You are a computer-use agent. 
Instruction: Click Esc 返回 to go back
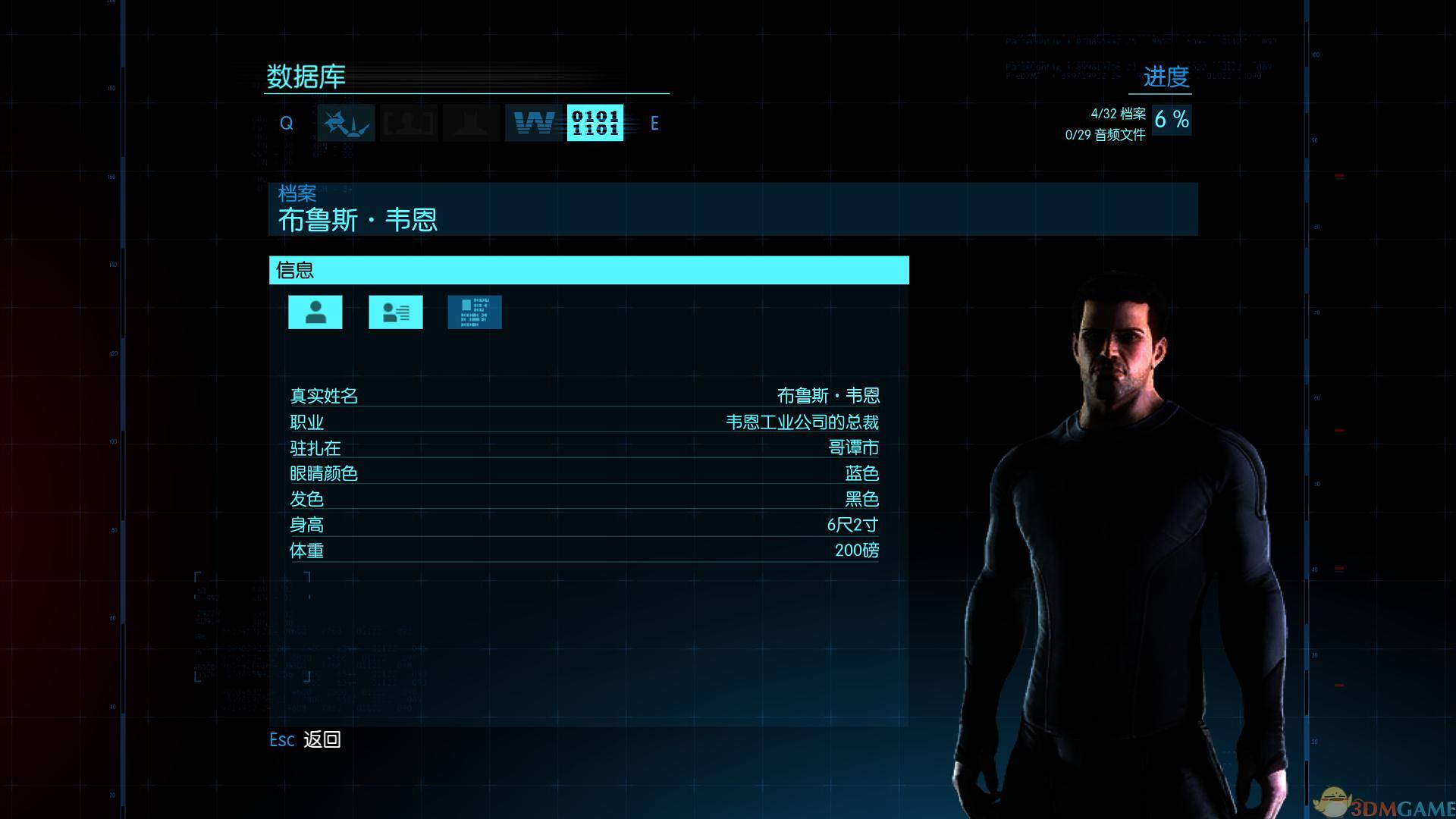coord(304,739)
